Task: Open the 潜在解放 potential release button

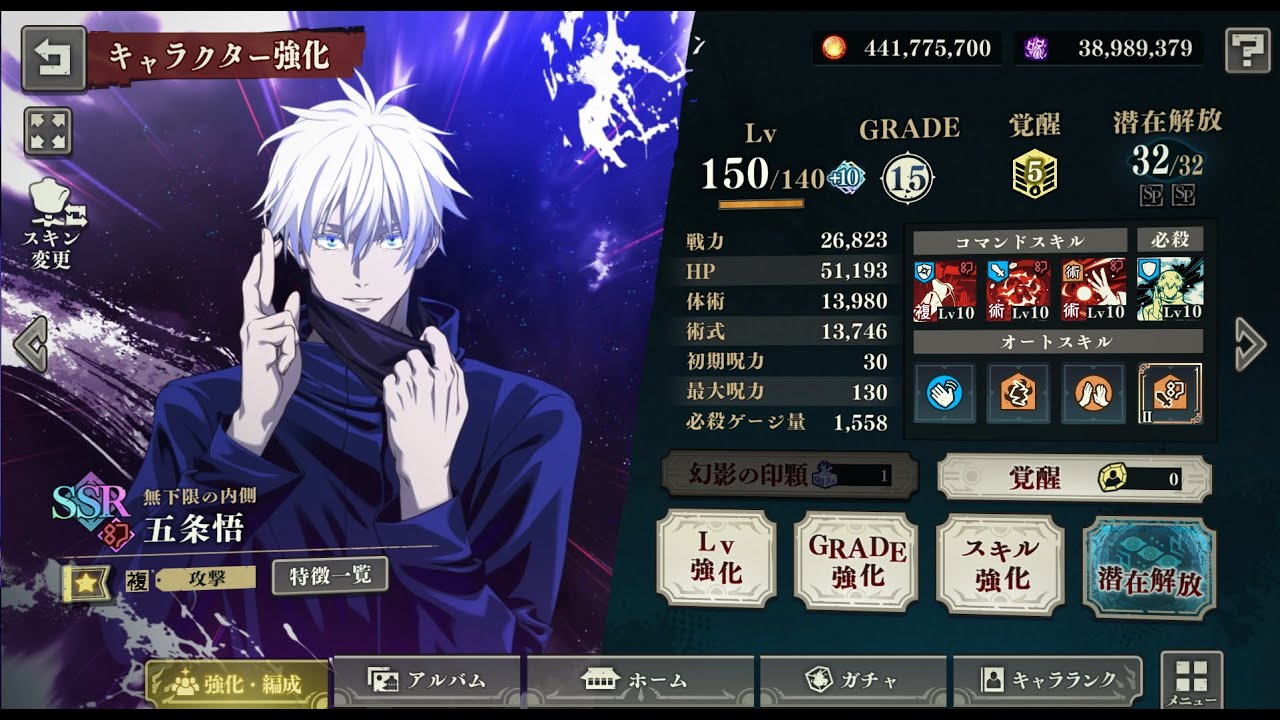Action: (x=1149, y=568)
